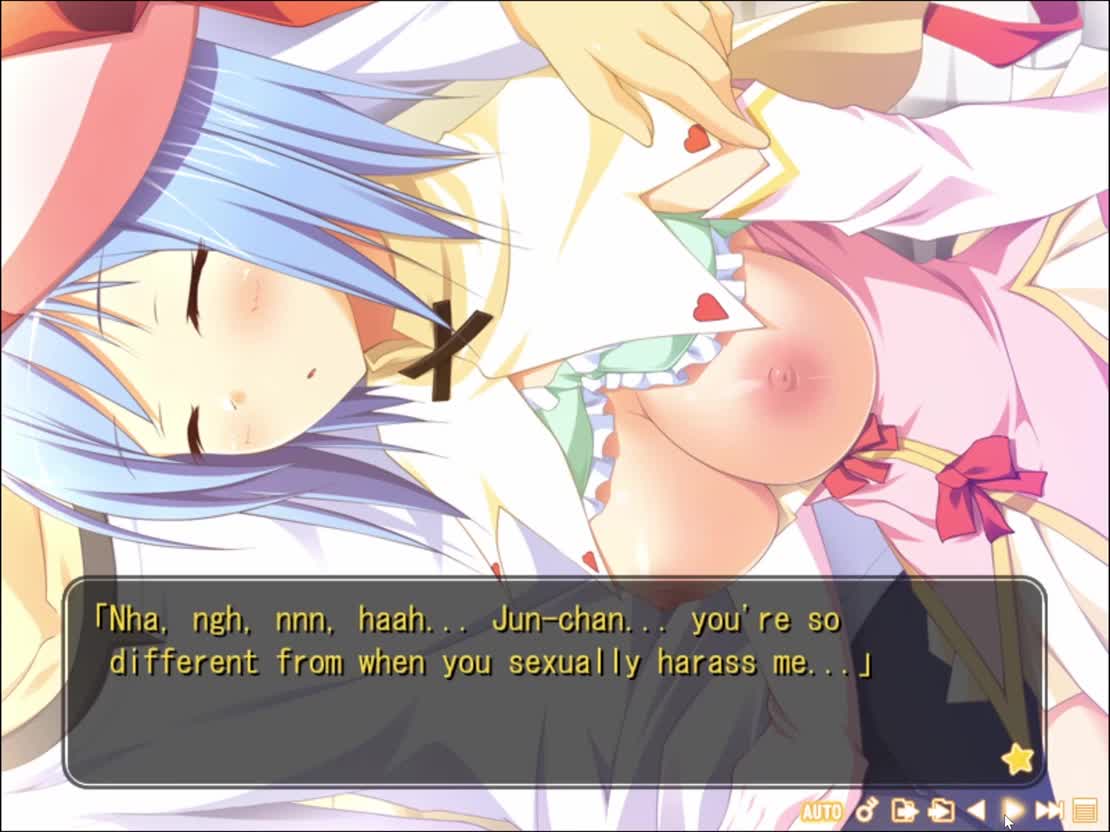Advance with the right arrow play button
The height and width of the screenshot is (832, 1110).
(x=1013, y=810)
